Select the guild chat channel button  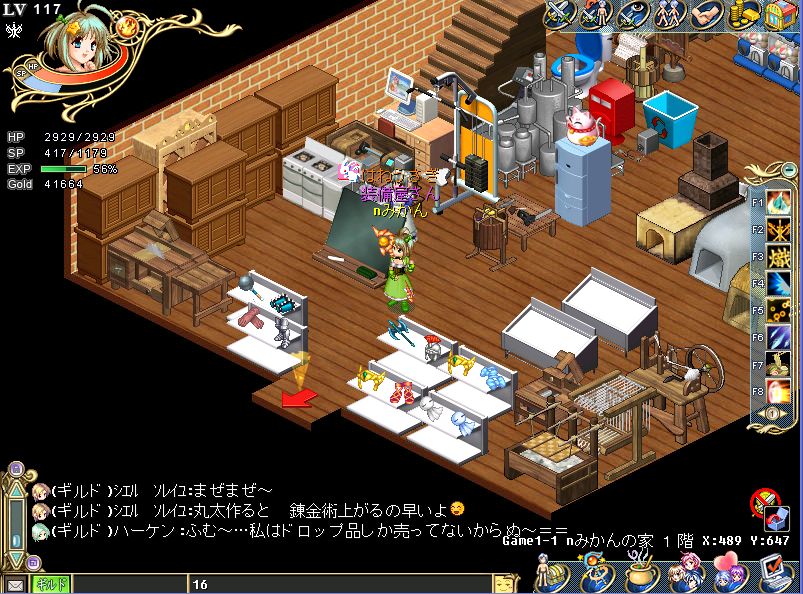click(x=51, y=585)
